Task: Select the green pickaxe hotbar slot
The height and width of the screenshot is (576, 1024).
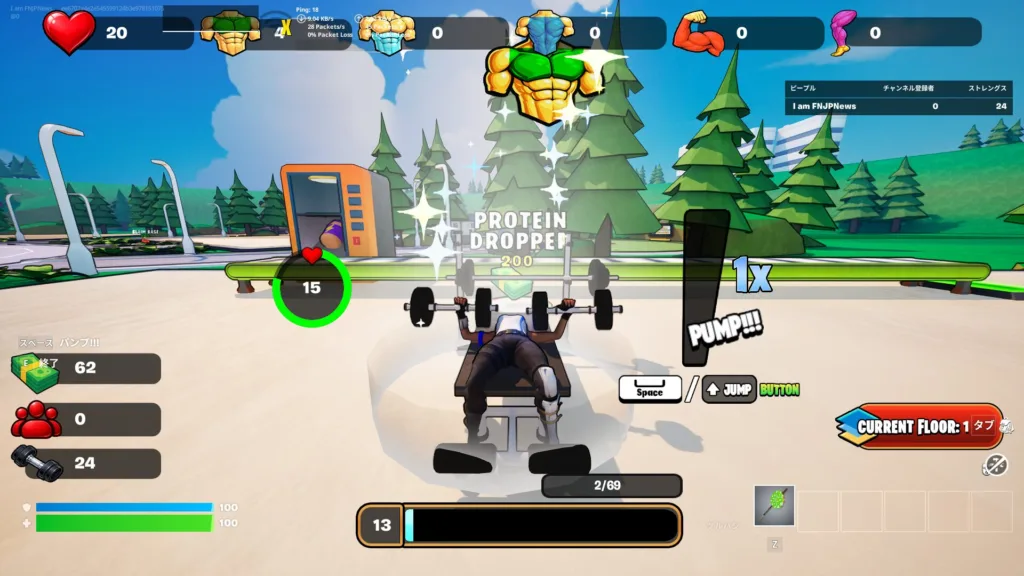Action: tap(774, 506)
